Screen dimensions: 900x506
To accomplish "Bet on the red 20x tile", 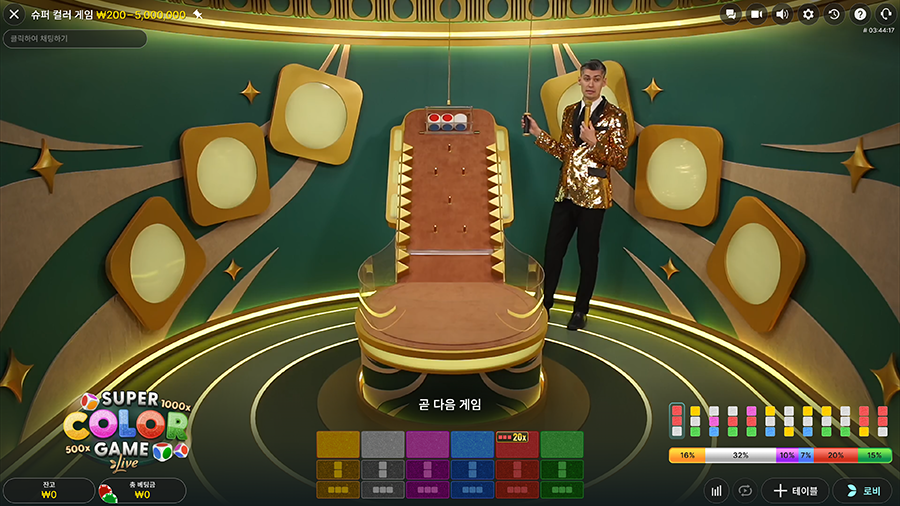I will click(517, 445).
